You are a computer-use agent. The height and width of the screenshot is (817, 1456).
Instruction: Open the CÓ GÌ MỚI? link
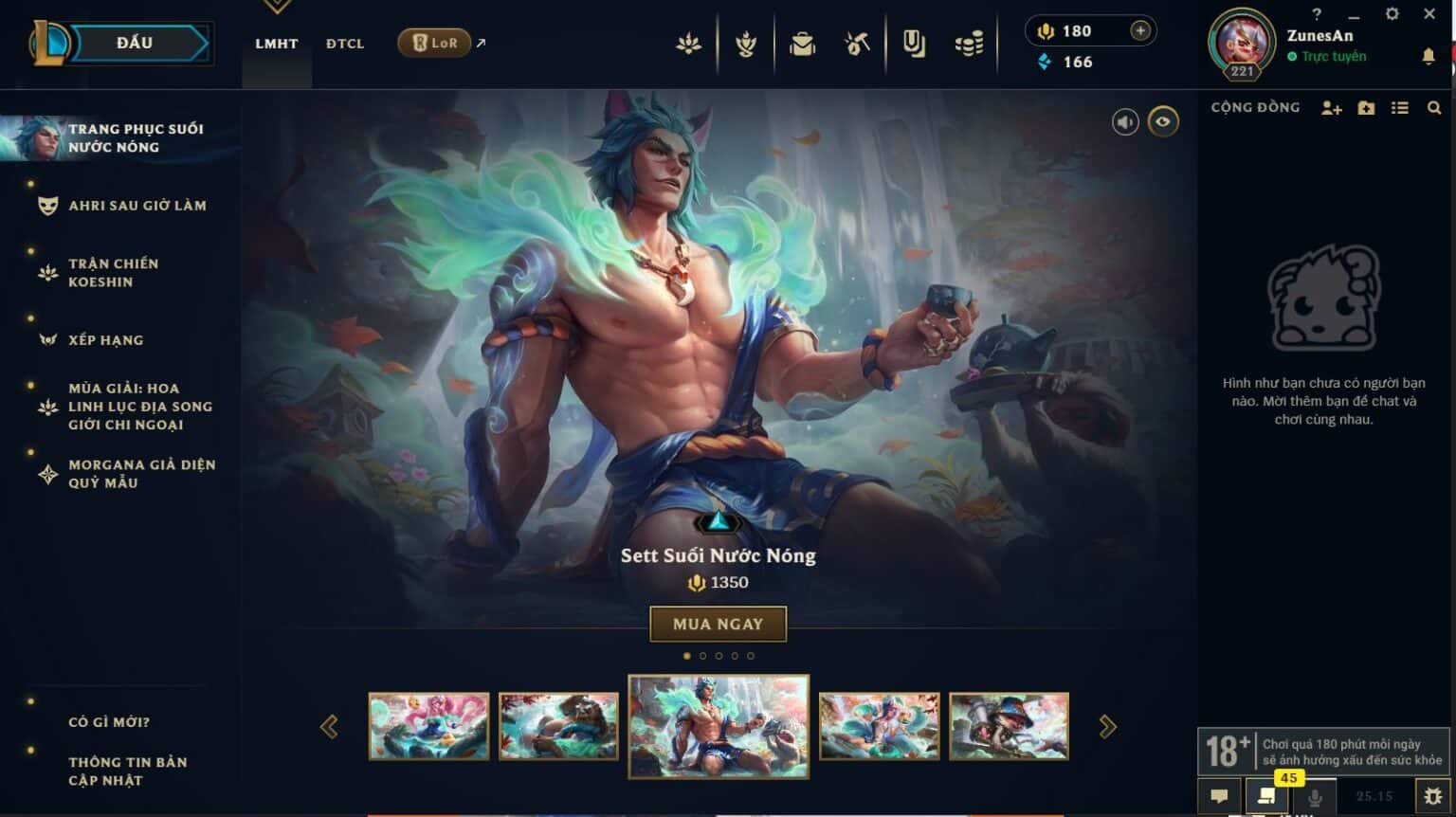(x=107, y=722)
